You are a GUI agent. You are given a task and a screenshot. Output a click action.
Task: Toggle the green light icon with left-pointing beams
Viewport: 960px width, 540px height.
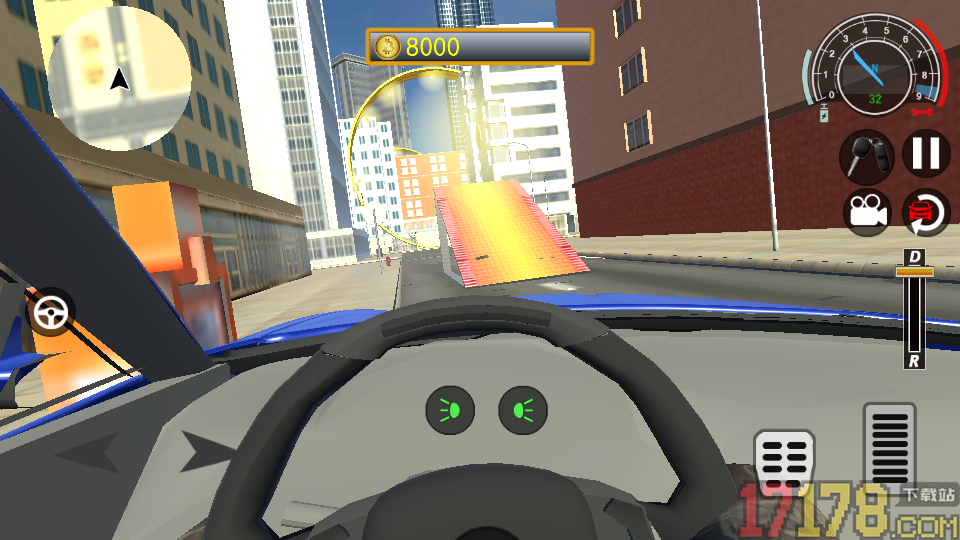(450, 410)
